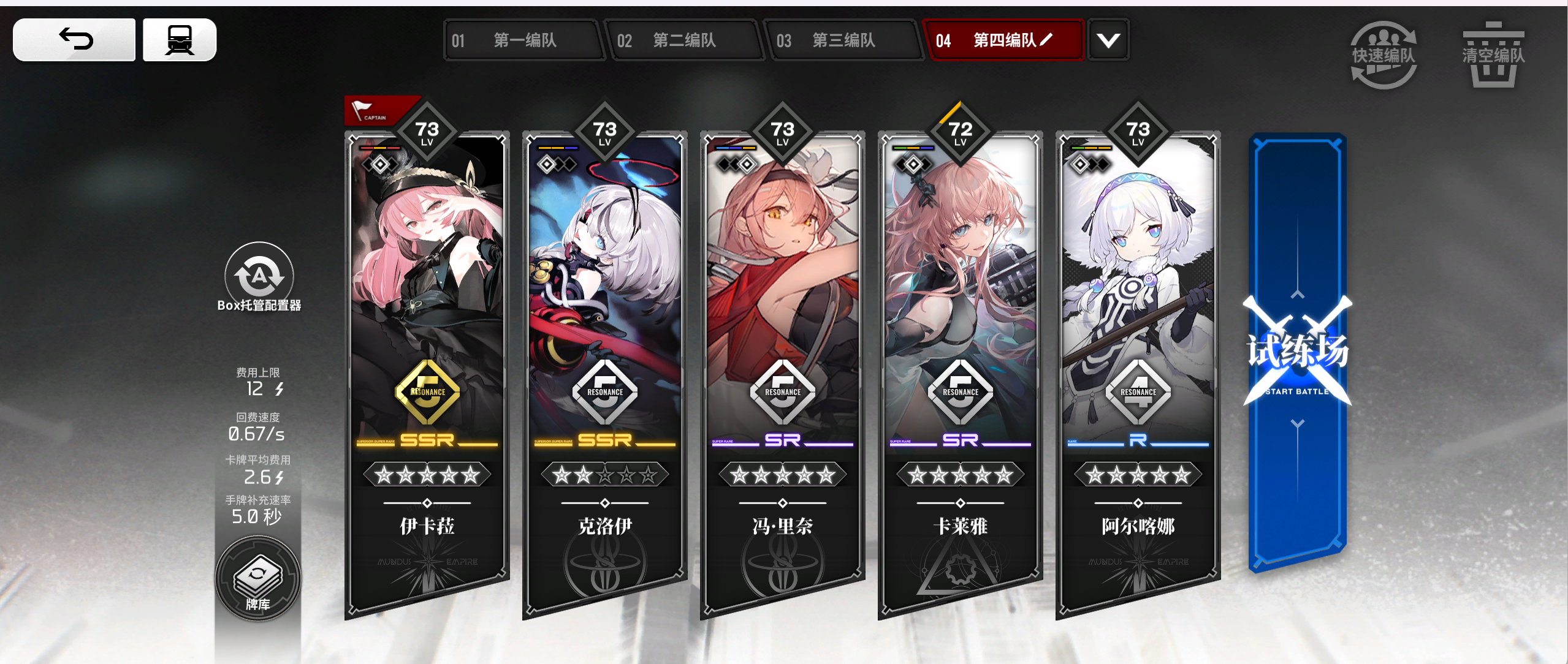This screenshot has width=1568, height=664.
Task: Open the Box托管配置器 auto-config icon
Action: [257, 276]
